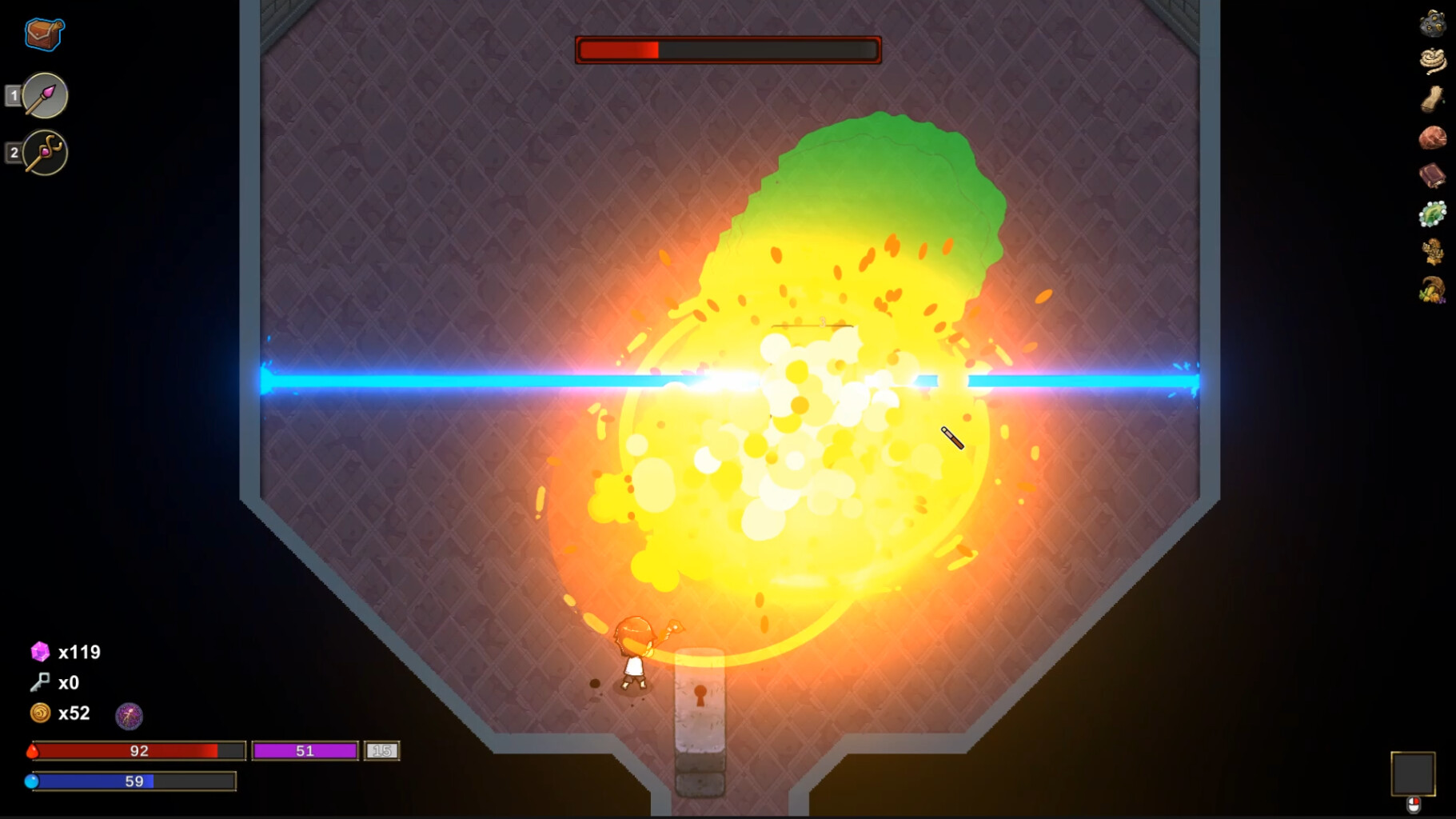1456x819 pixels.
Task: Click the meteor rock item in sidebar
Action: click(x=1434, y=22)
